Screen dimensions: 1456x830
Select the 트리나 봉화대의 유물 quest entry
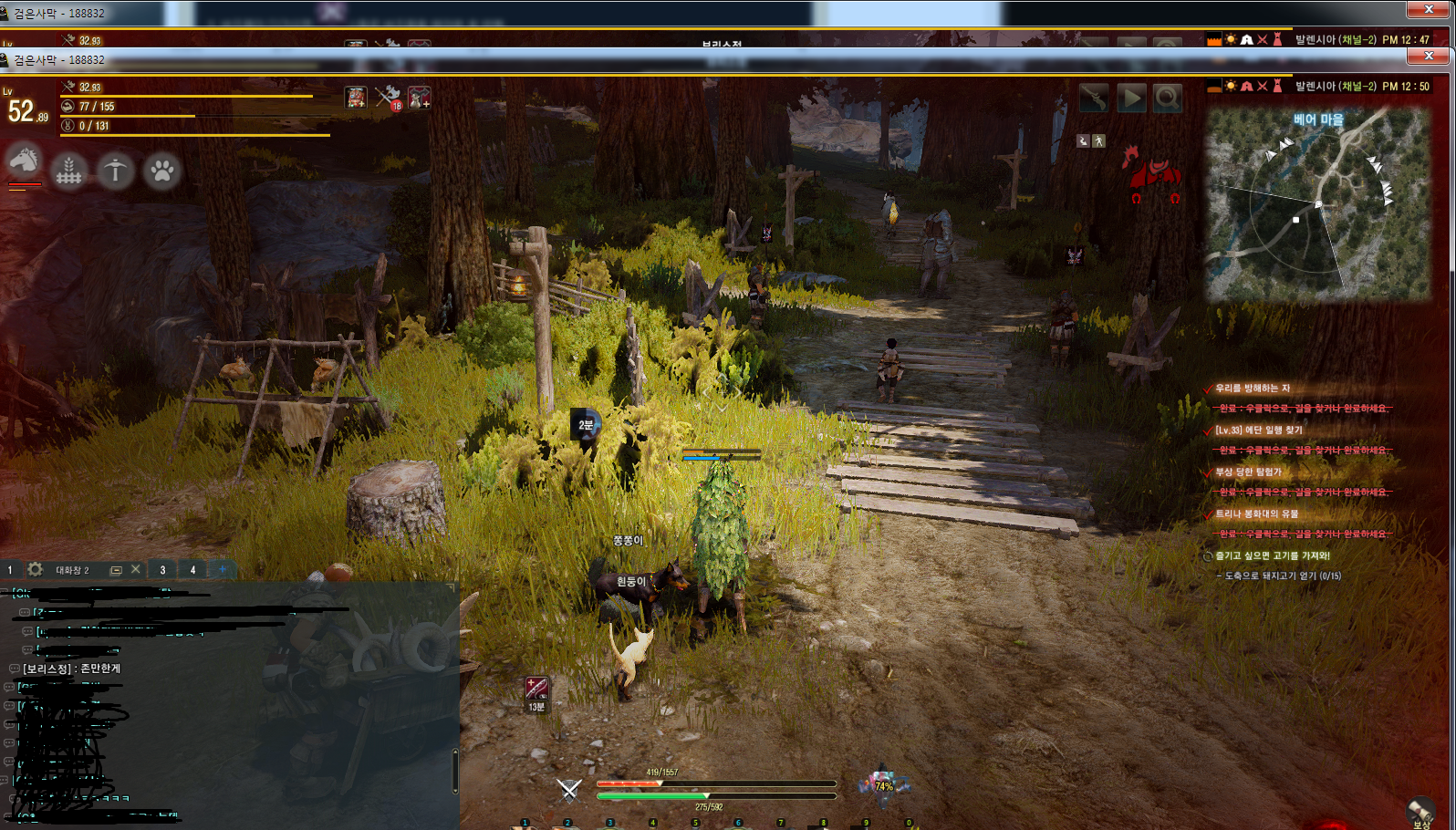1256,514
